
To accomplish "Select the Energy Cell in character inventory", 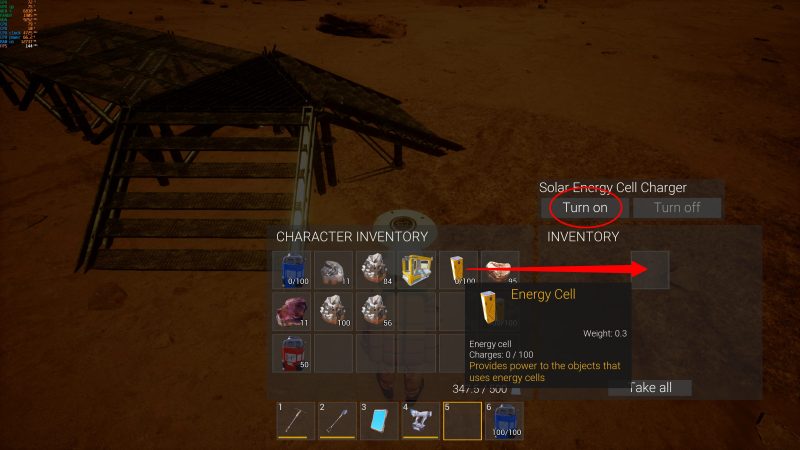I will tap(458, 270).
